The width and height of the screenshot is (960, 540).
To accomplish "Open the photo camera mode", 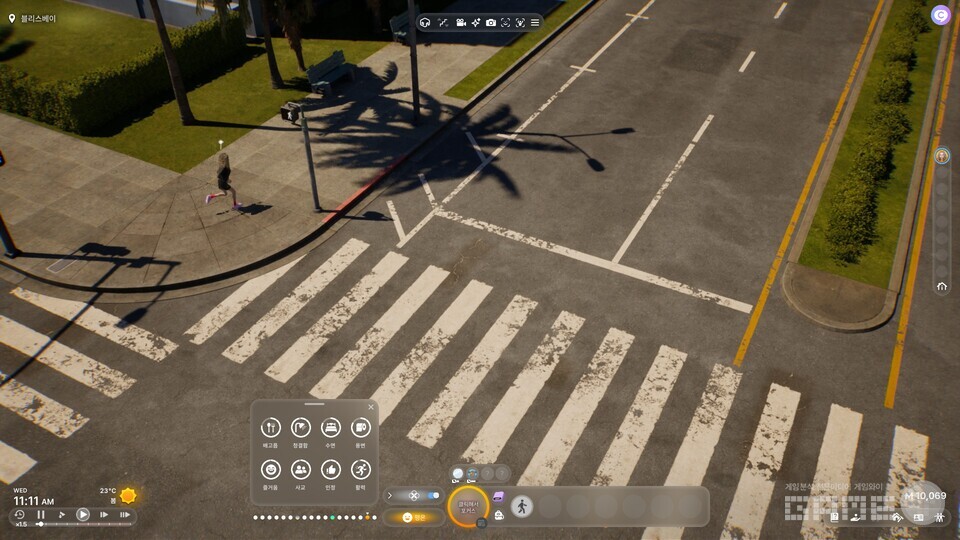I will pos(490,22).
